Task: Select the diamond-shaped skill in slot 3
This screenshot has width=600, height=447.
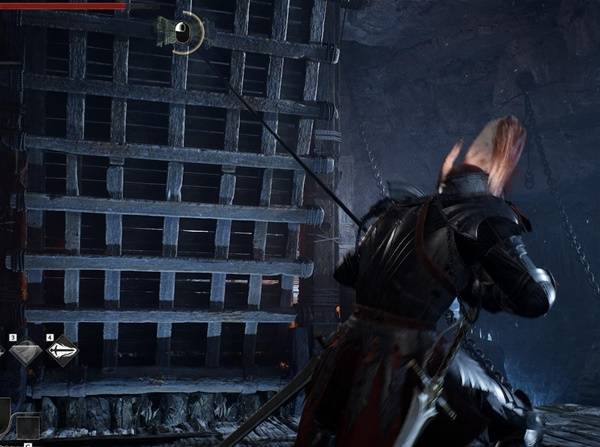Action: coord(25,352)
